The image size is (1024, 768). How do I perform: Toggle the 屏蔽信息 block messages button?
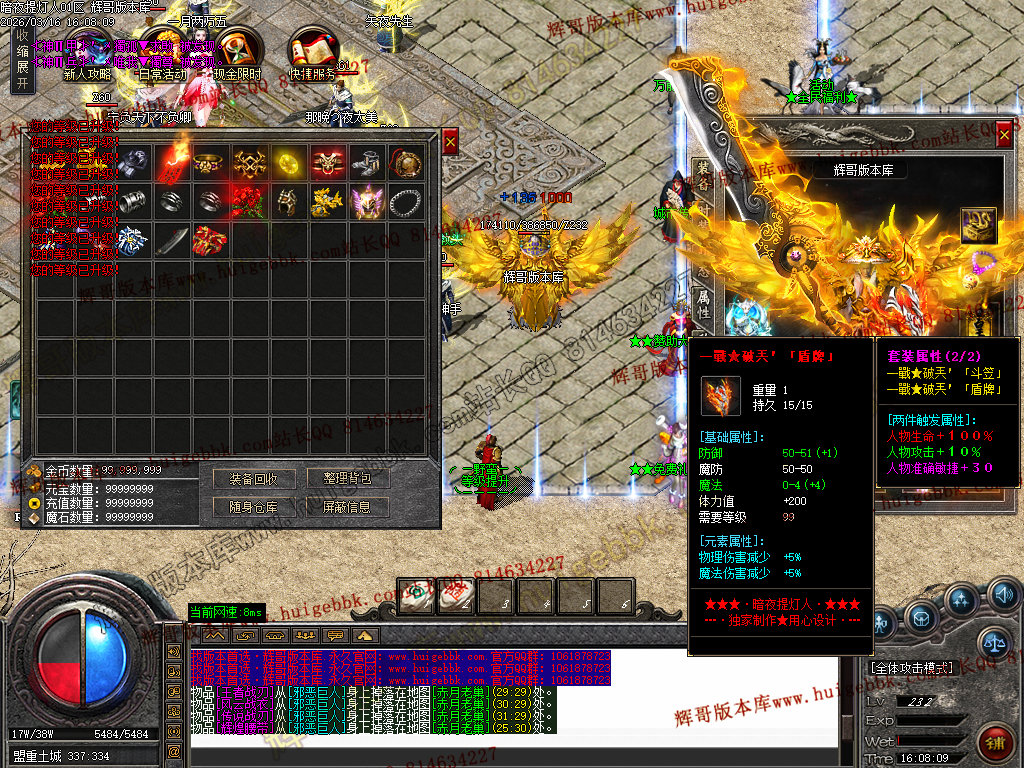coord(347,507)
